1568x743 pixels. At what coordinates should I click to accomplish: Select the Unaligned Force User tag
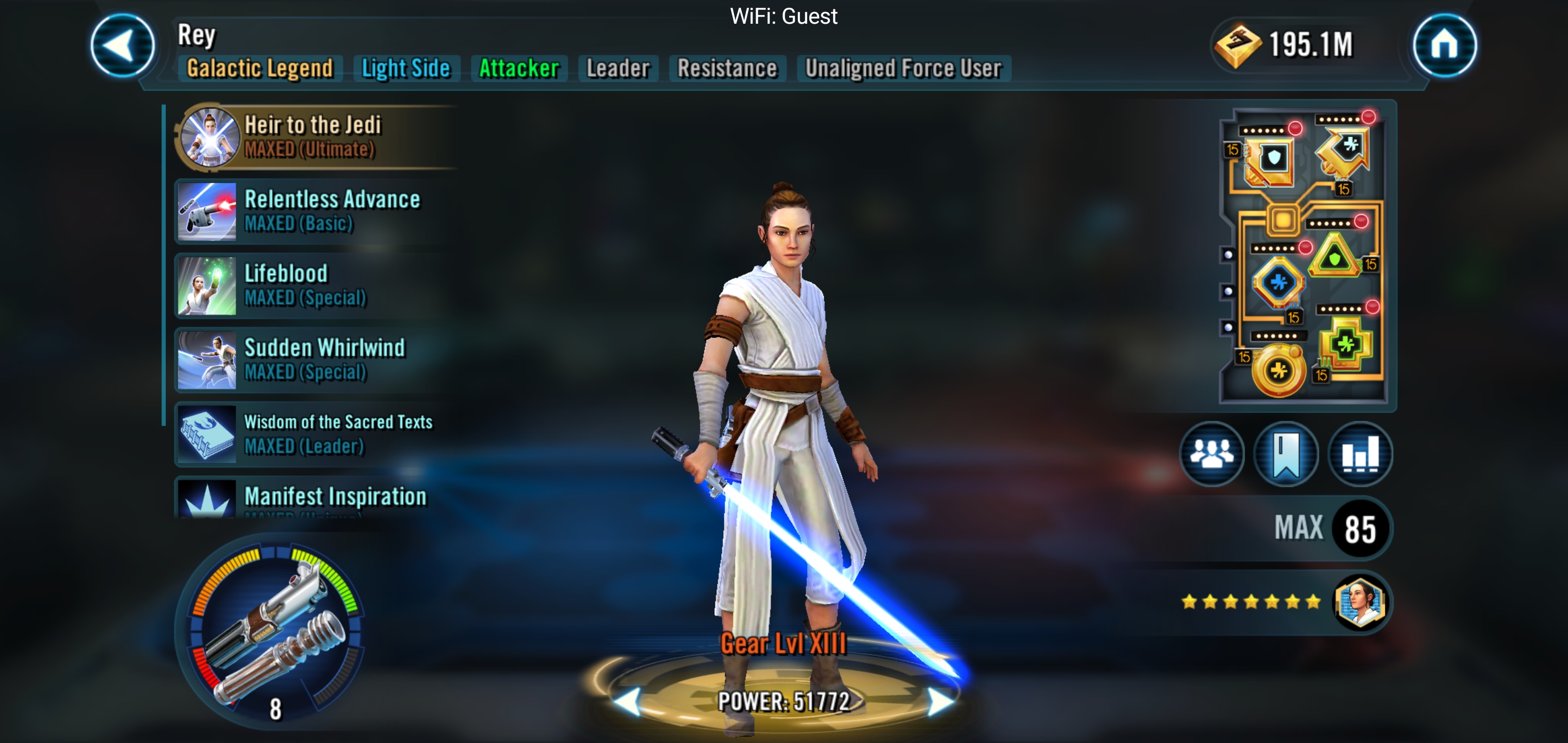(x=903, y=68)
